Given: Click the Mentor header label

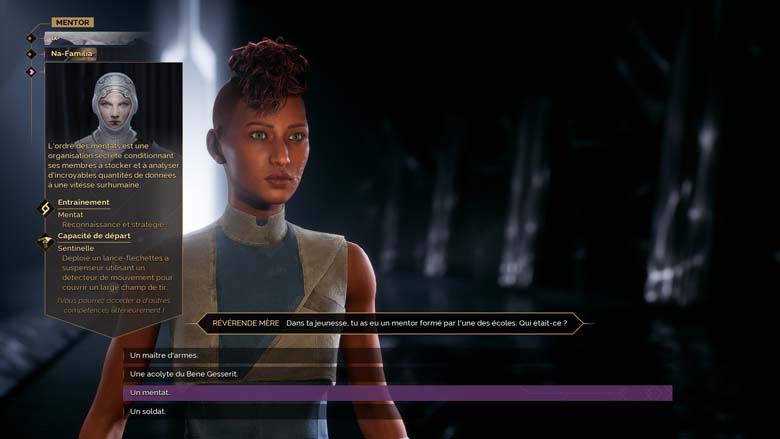Looking at the screenshot, I should [x=72, y=22].
